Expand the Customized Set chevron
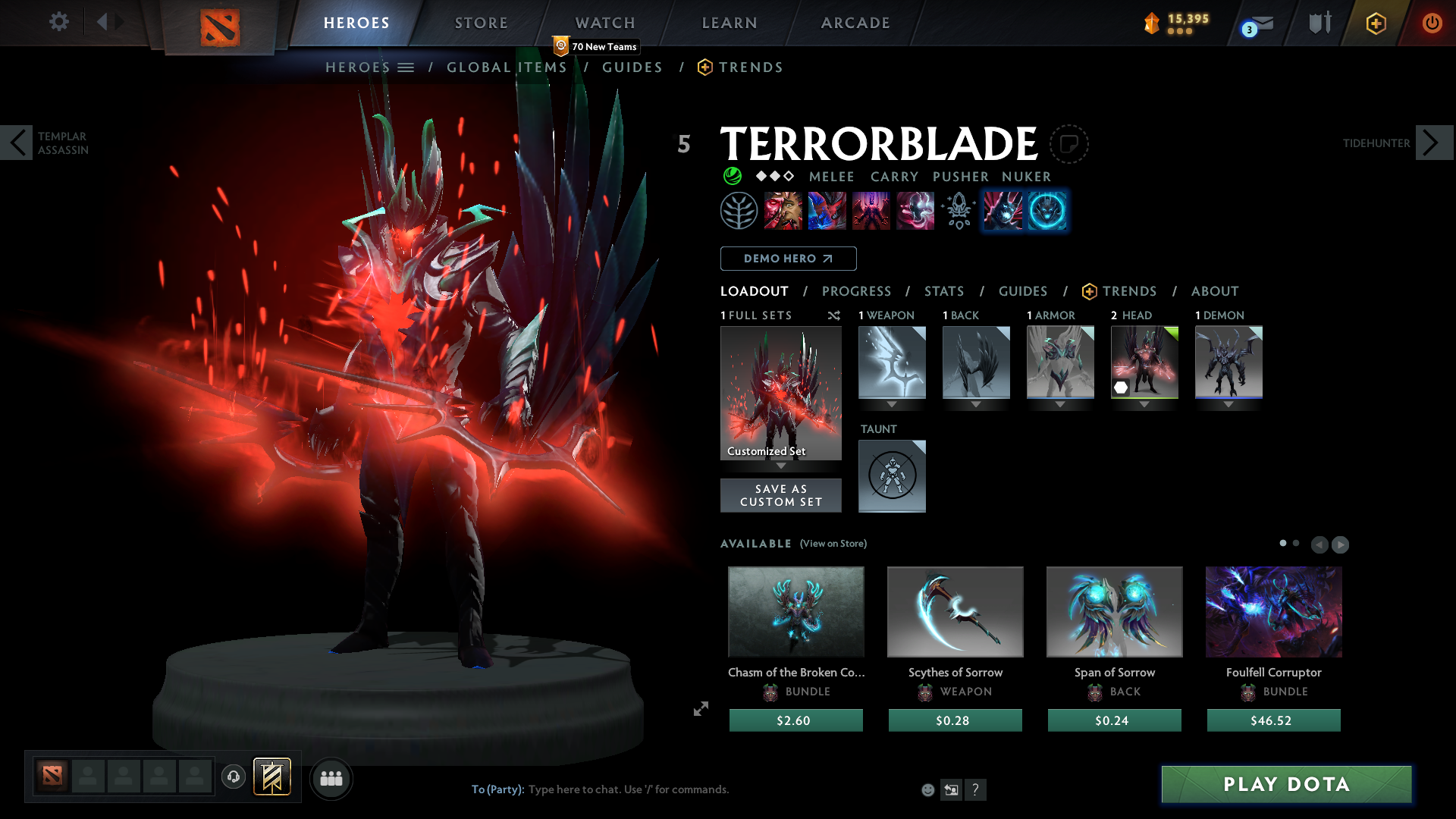 781,466
